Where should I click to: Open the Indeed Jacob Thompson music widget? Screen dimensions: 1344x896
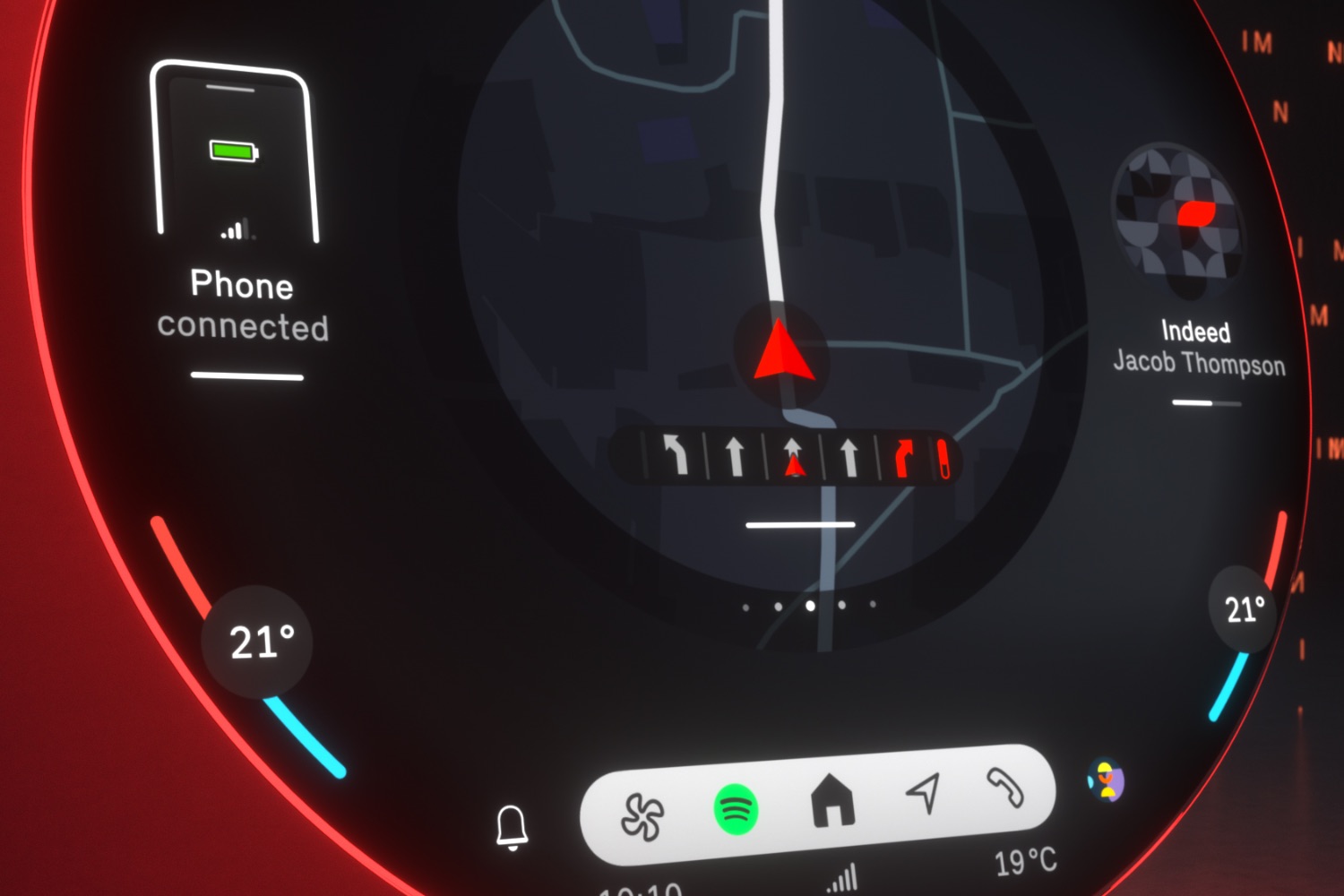click(1198, 349)
